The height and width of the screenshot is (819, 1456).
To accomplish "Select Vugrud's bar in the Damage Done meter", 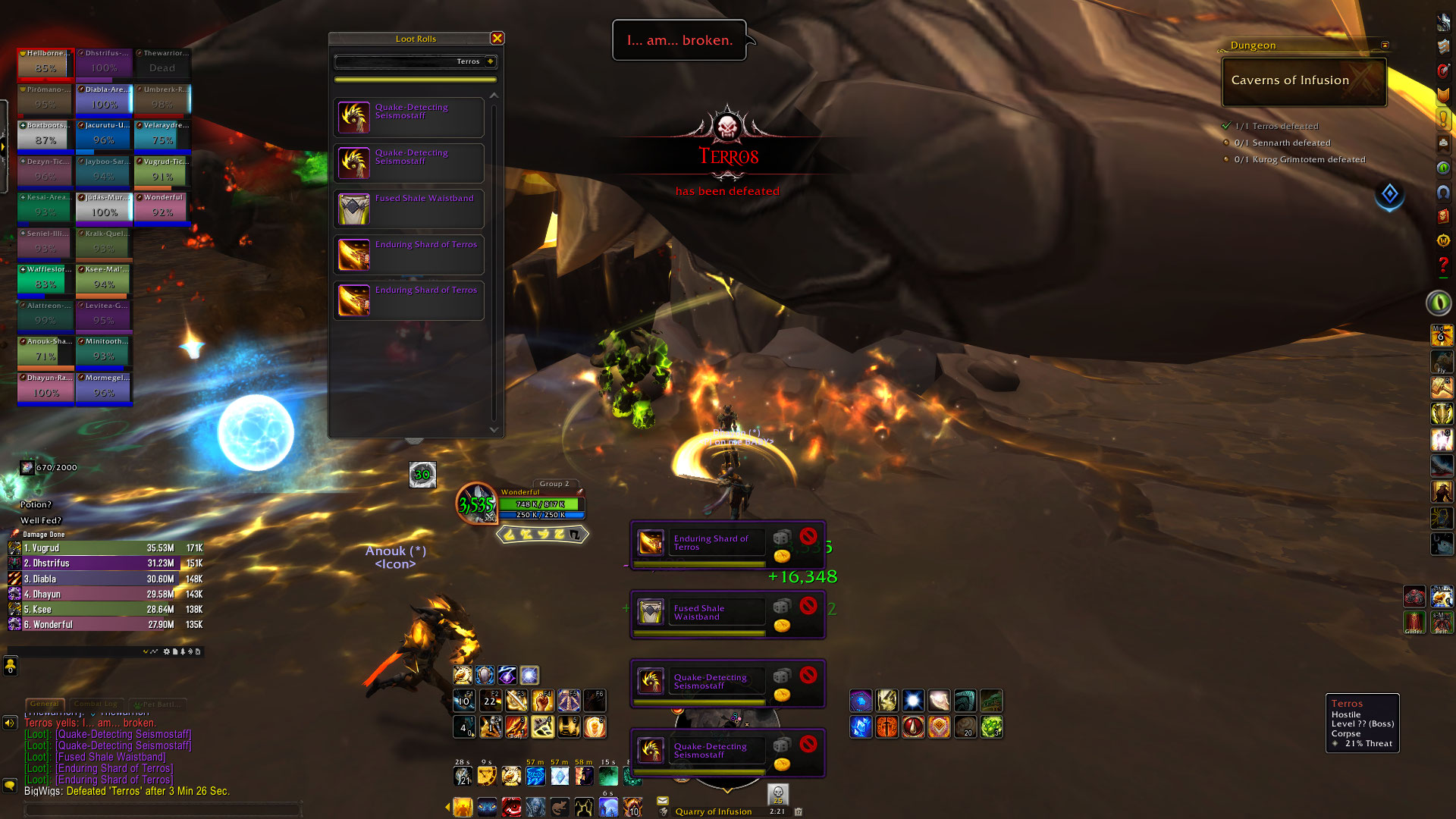I will pyautogui.click(x=106, y=548).
